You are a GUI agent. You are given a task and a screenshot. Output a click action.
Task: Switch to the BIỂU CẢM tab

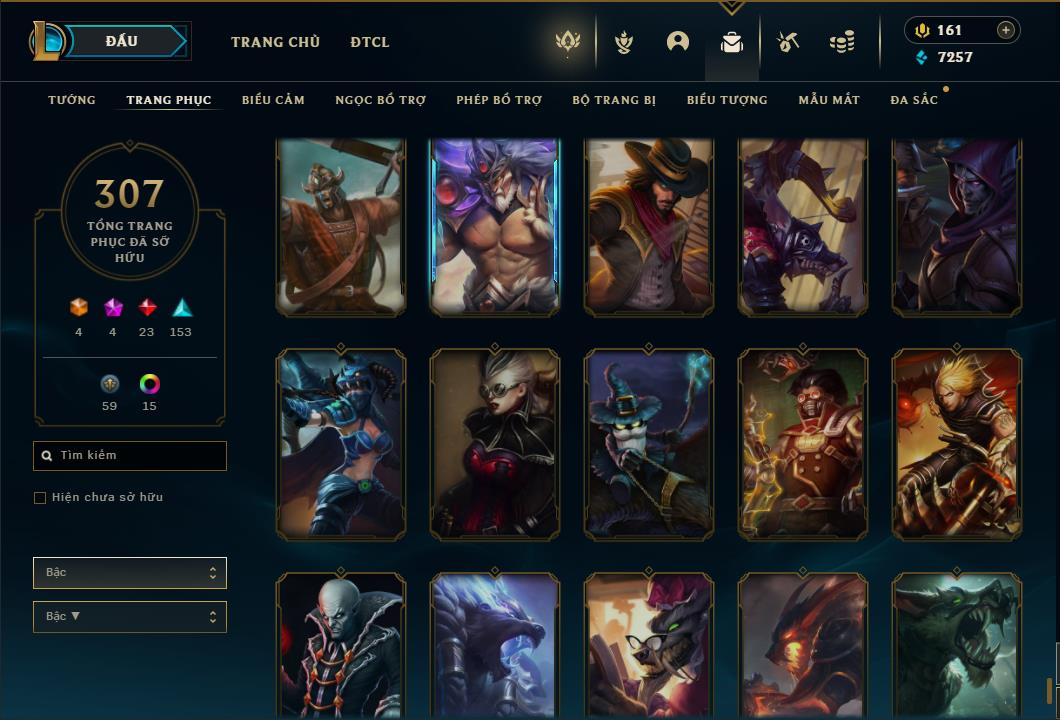coord(273,100)
